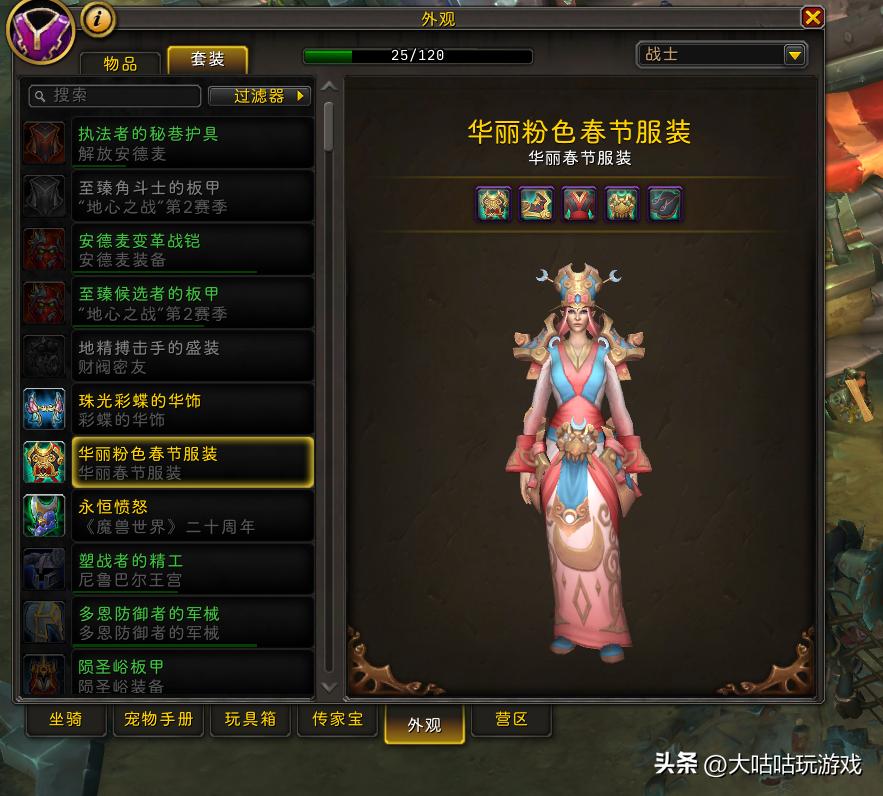Choose the 珠光彩蝶的华饰 set
The width and height of the screenshot is (883, 796).
tap(168, 409)
